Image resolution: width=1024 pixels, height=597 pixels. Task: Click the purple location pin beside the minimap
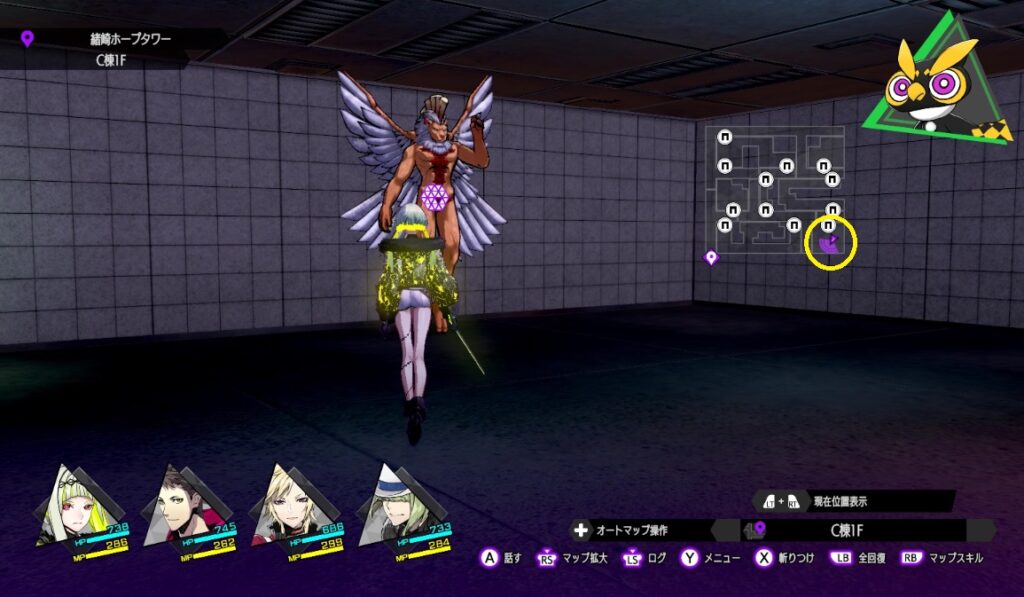pyautogui.click(x=711, y=258)
